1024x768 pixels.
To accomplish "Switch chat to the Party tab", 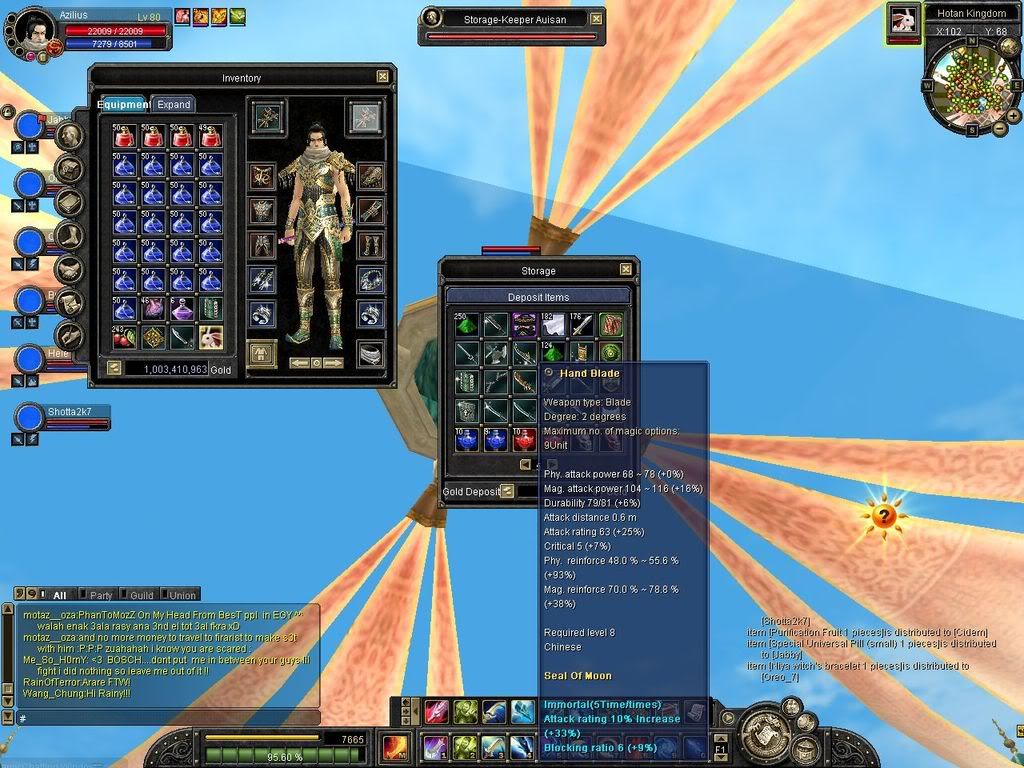I will pyautogui.click(x=101, y=595).
